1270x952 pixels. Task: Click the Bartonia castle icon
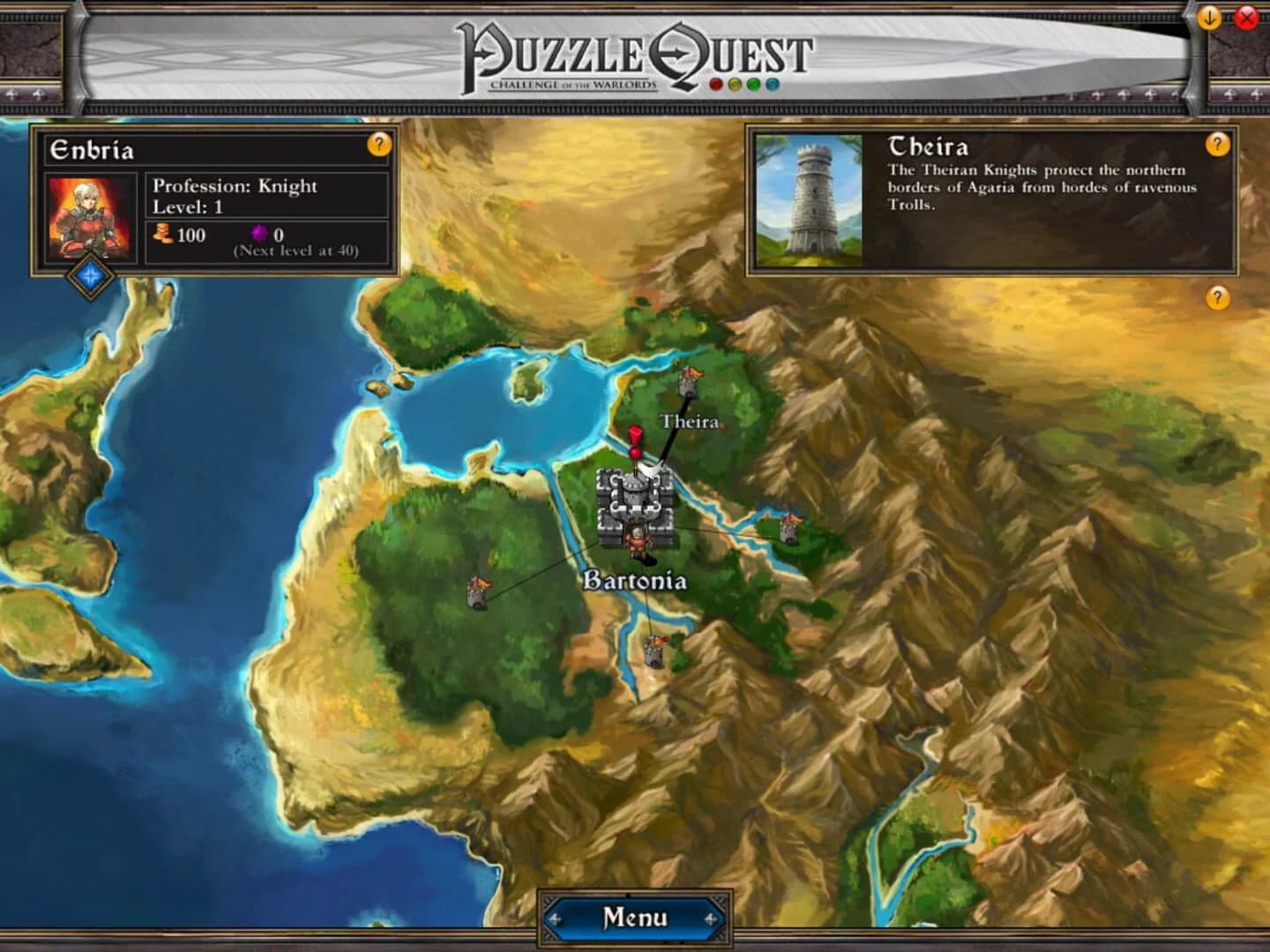coord(636,498)
